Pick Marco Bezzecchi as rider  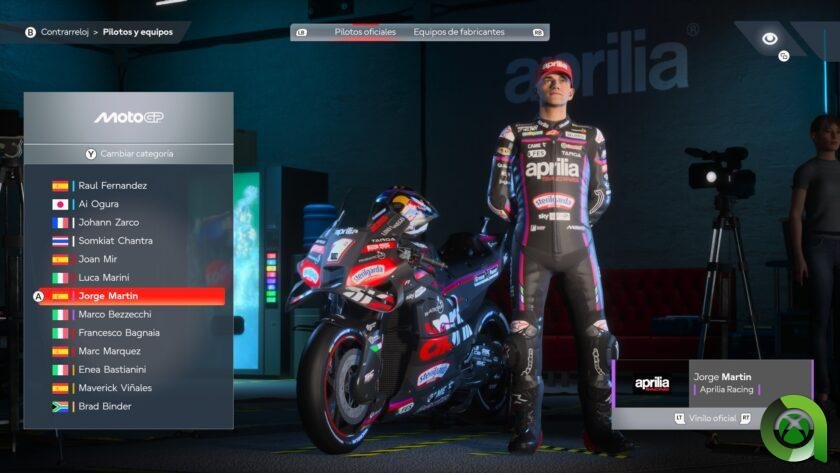[116, 314]
